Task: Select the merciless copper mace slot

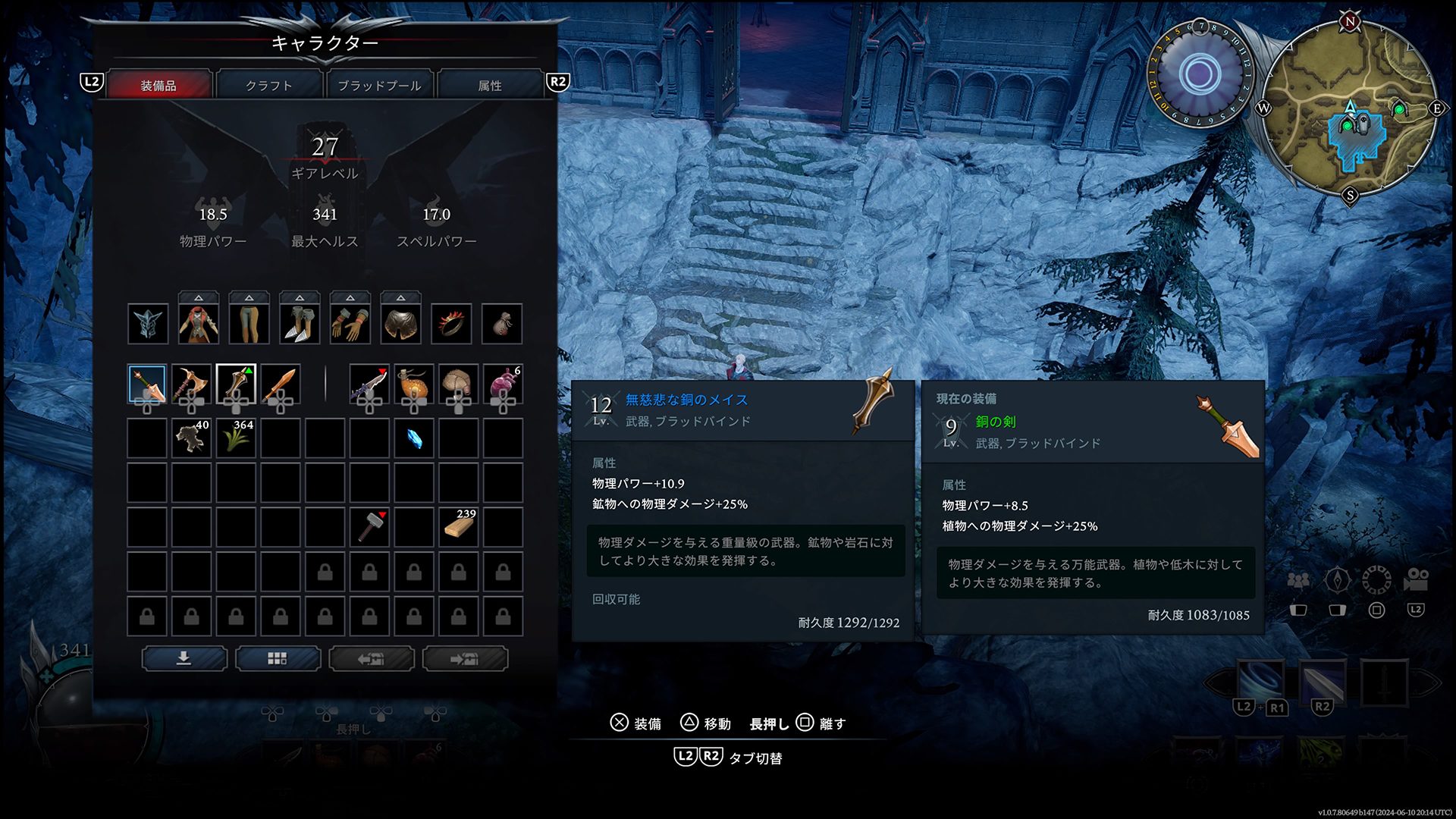Action: click(236, 384)
